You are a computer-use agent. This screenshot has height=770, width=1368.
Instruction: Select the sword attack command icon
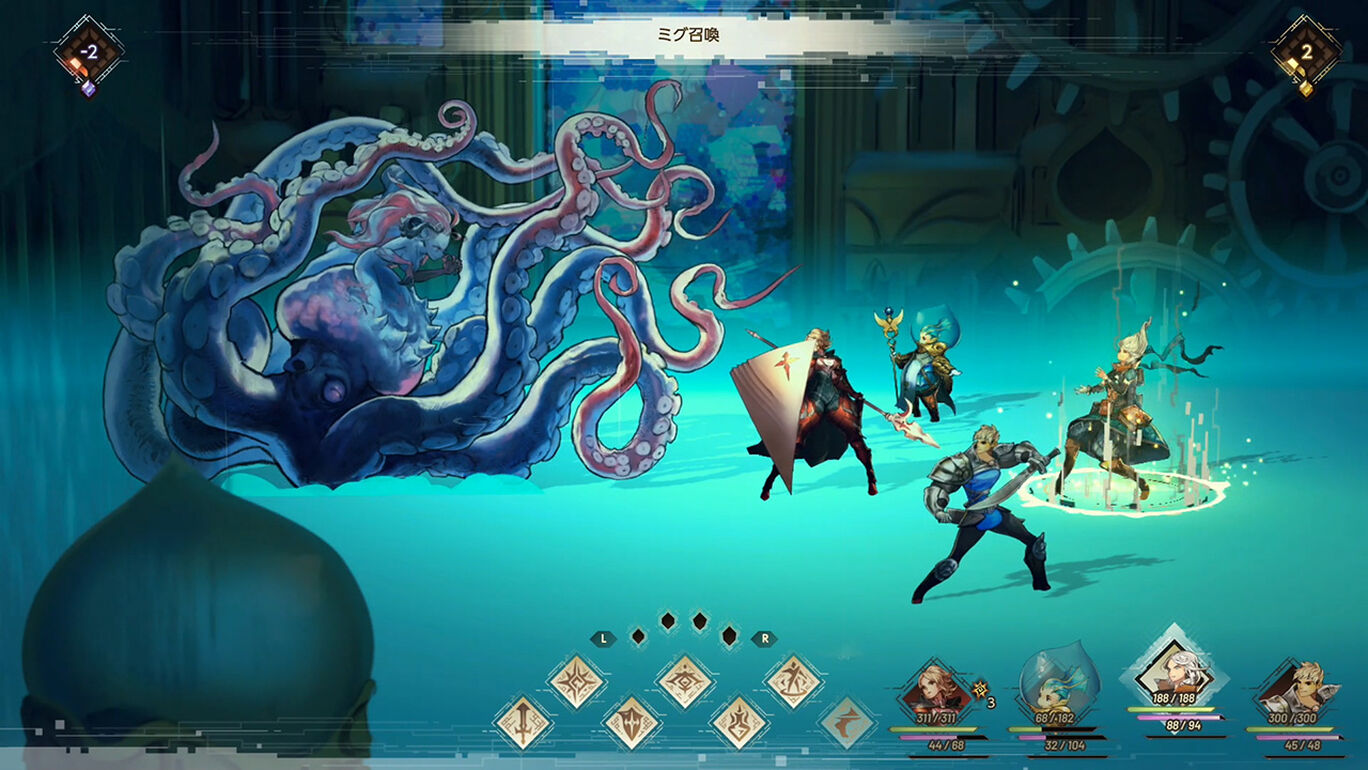tap(522, 723)
